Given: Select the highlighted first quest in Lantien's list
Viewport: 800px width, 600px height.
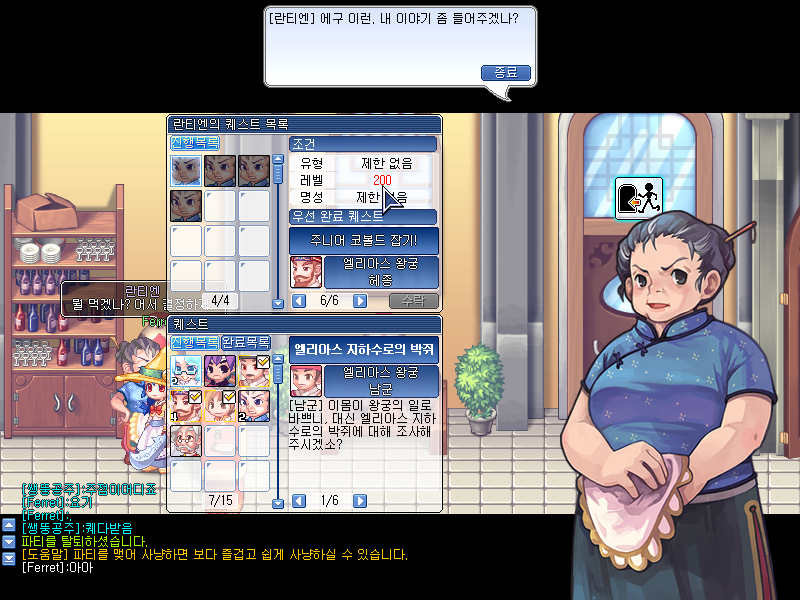Looking at the screenshot, I should pos(187,171).
